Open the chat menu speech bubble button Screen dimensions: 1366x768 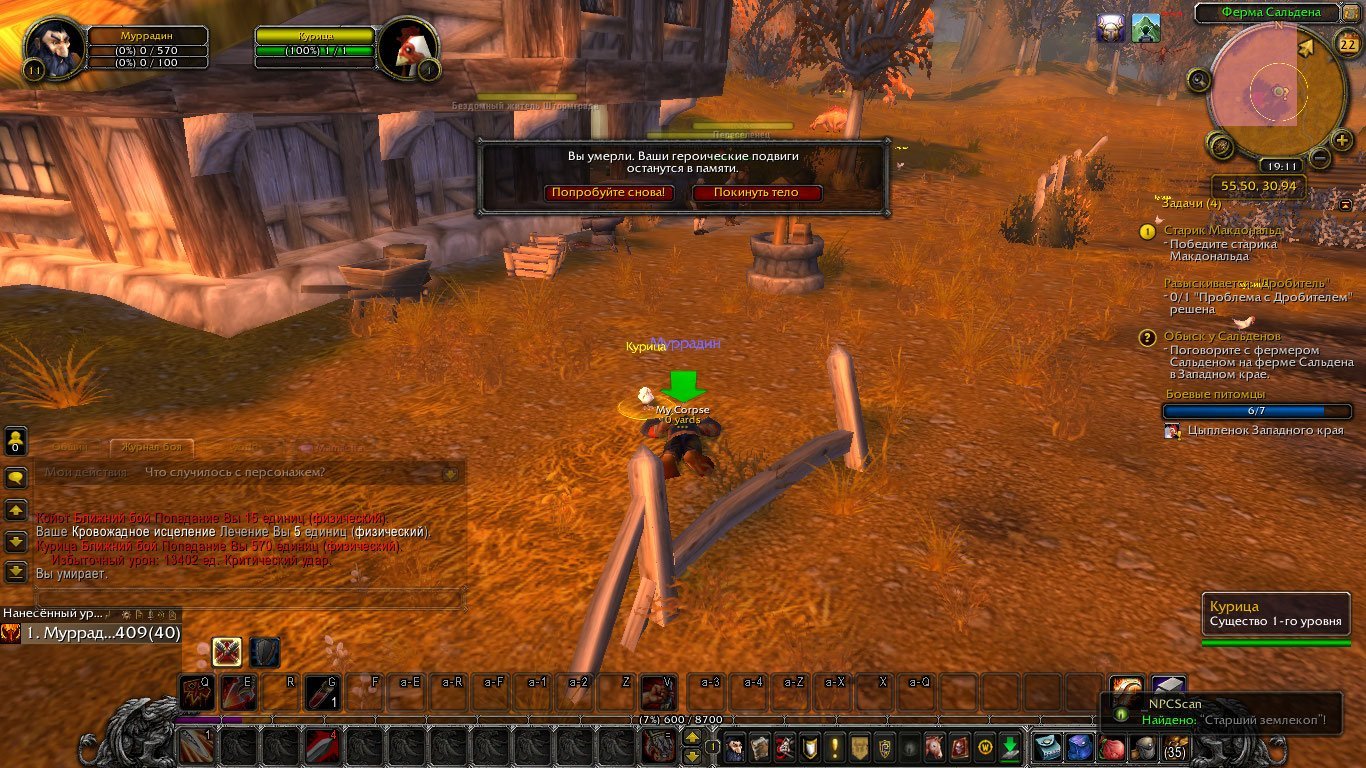click(x=16, y=478)
